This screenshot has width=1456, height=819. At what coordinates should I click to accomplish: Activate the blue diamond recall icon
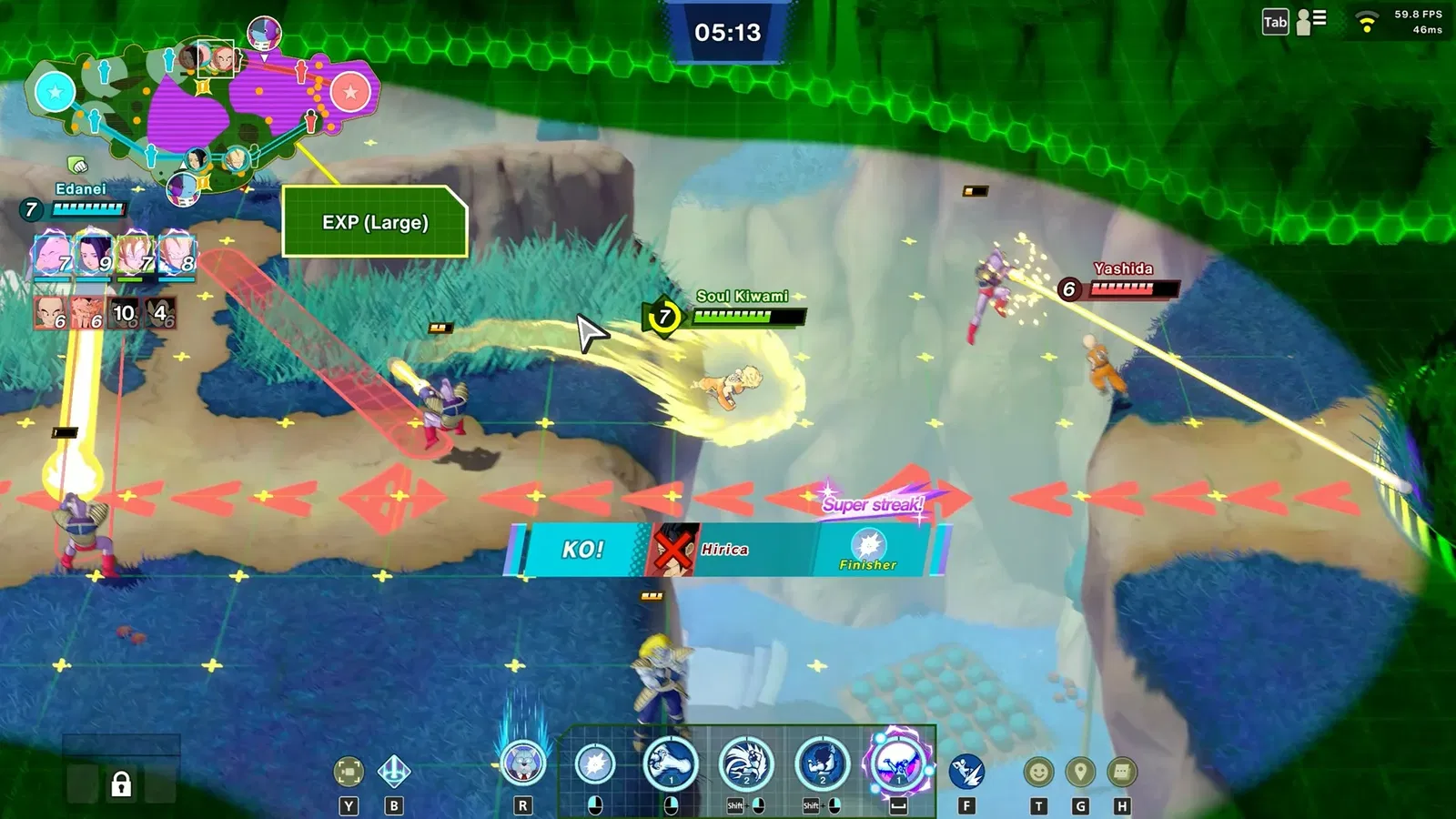[x=394, y=772]
